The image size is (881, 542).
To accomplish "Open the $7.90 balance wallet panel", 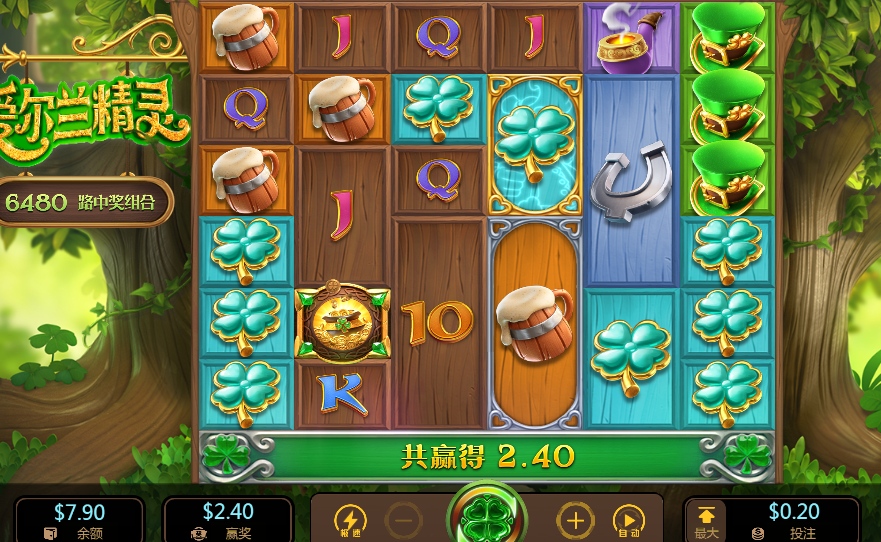I will [x=78, y=520].
